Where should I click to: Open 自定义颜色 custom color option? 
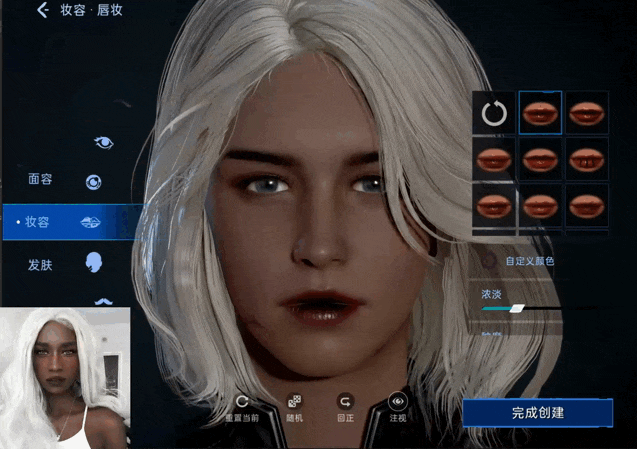tap(529, 261)
